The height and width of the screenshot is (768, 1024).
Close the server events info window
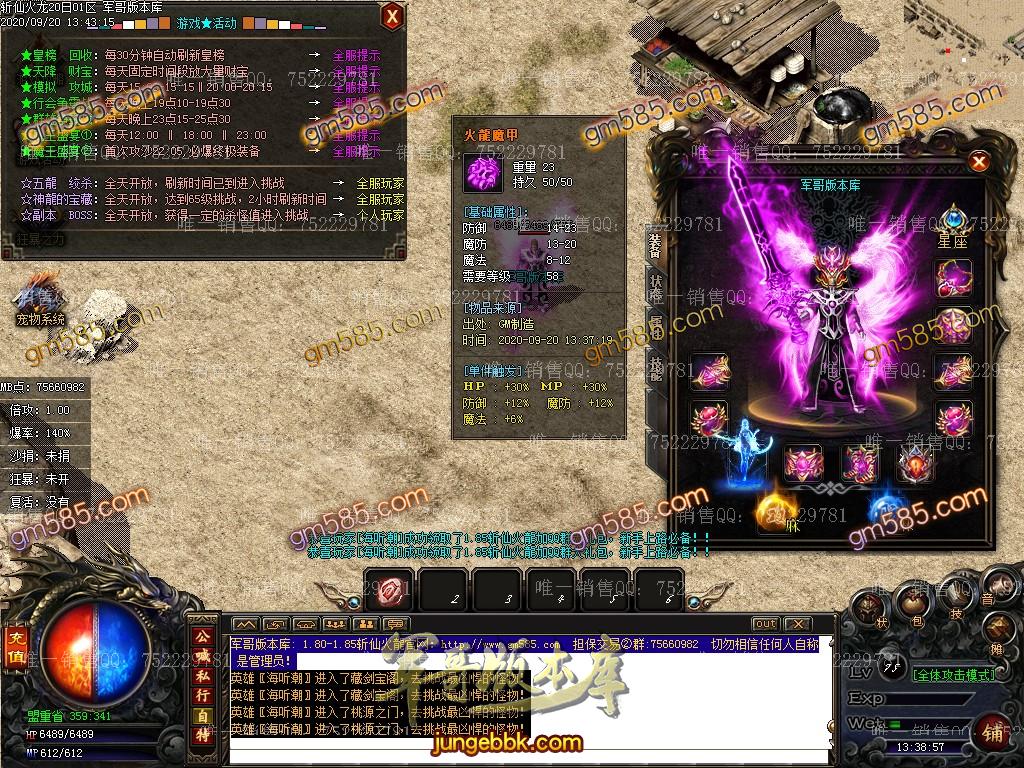(x=393, y=15)
